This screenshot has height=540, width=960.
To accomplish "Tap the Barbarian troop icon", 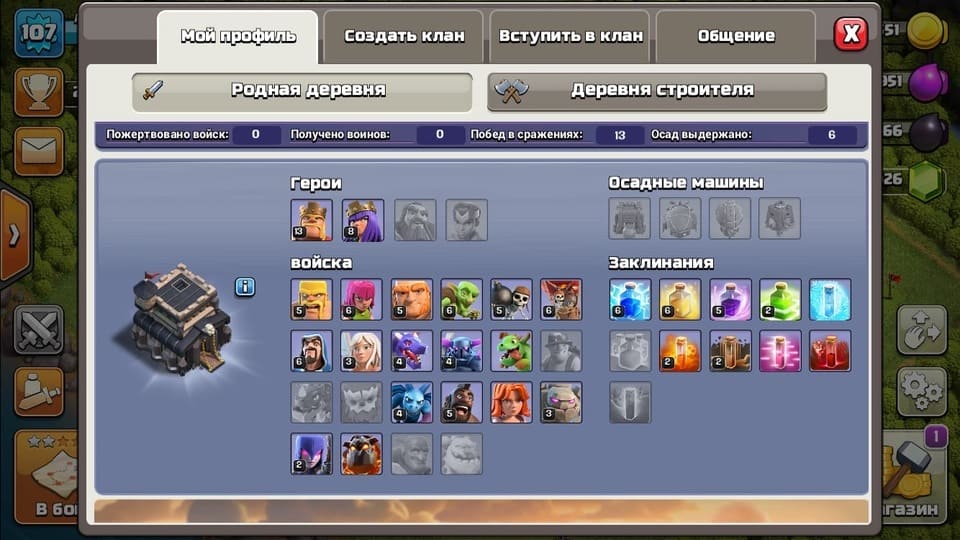I will point(311,299).
